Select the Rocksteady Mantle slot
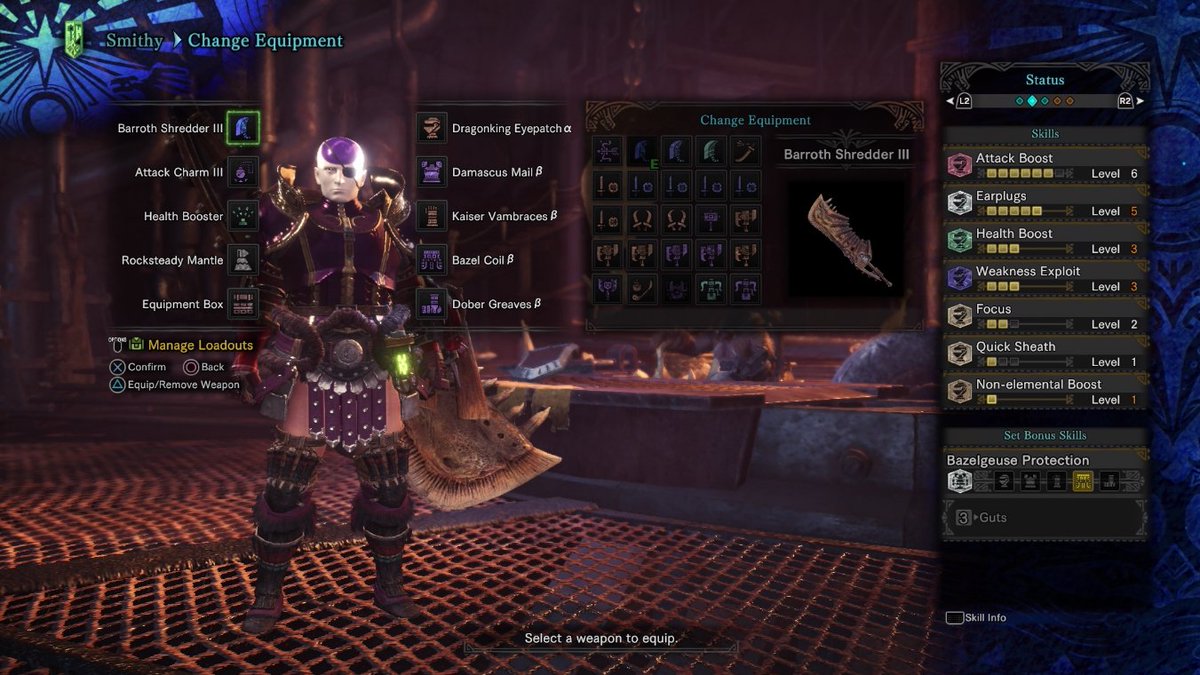 [242, 260]
